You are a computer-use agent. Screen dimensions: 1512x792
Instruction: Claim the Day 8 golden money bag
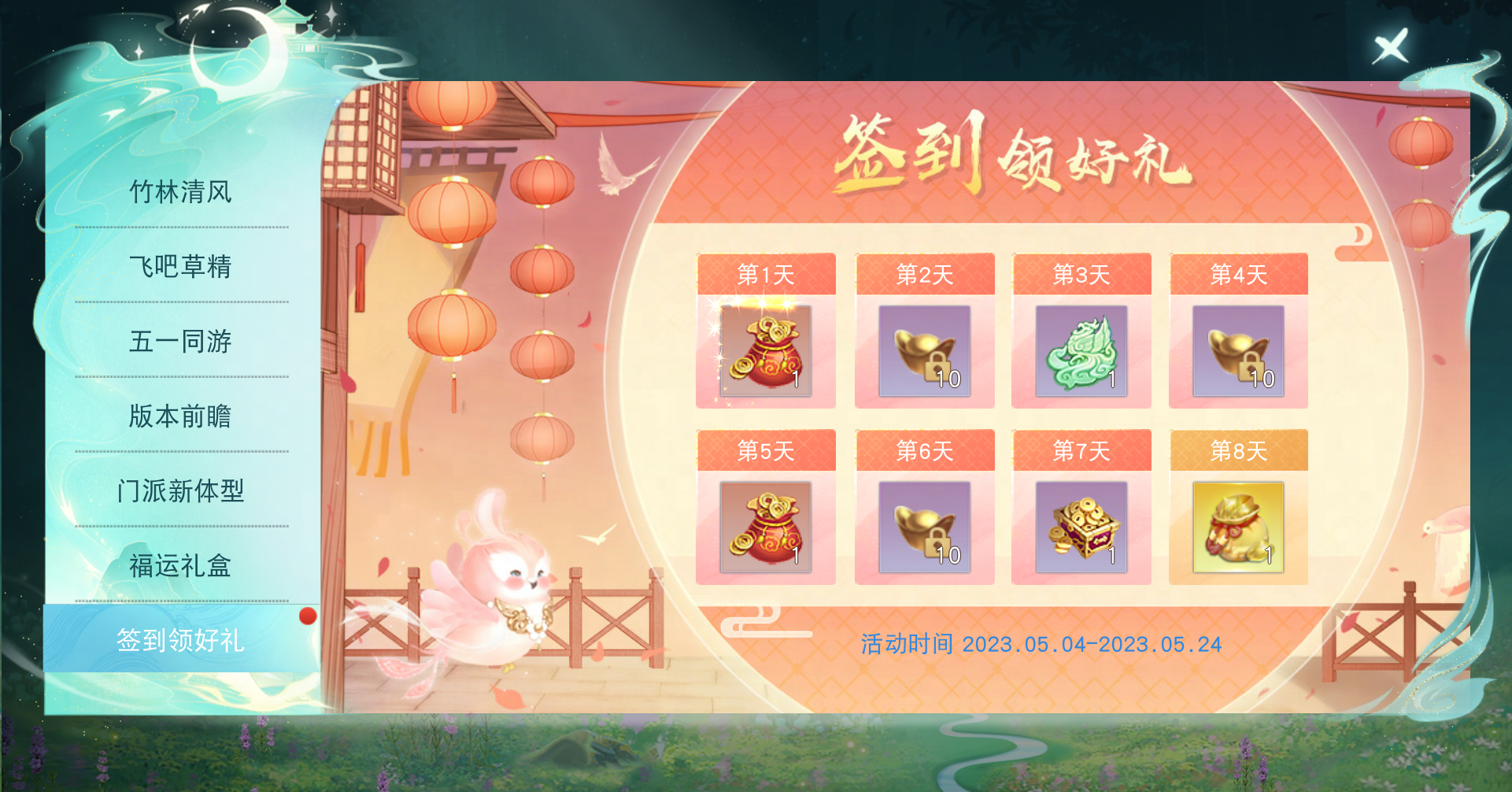pos(1237,527)
